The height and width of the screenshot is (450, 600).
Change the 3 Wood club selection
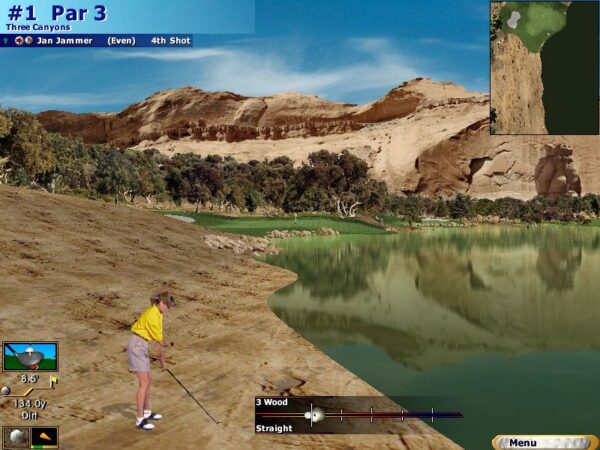tap(272, 402)
